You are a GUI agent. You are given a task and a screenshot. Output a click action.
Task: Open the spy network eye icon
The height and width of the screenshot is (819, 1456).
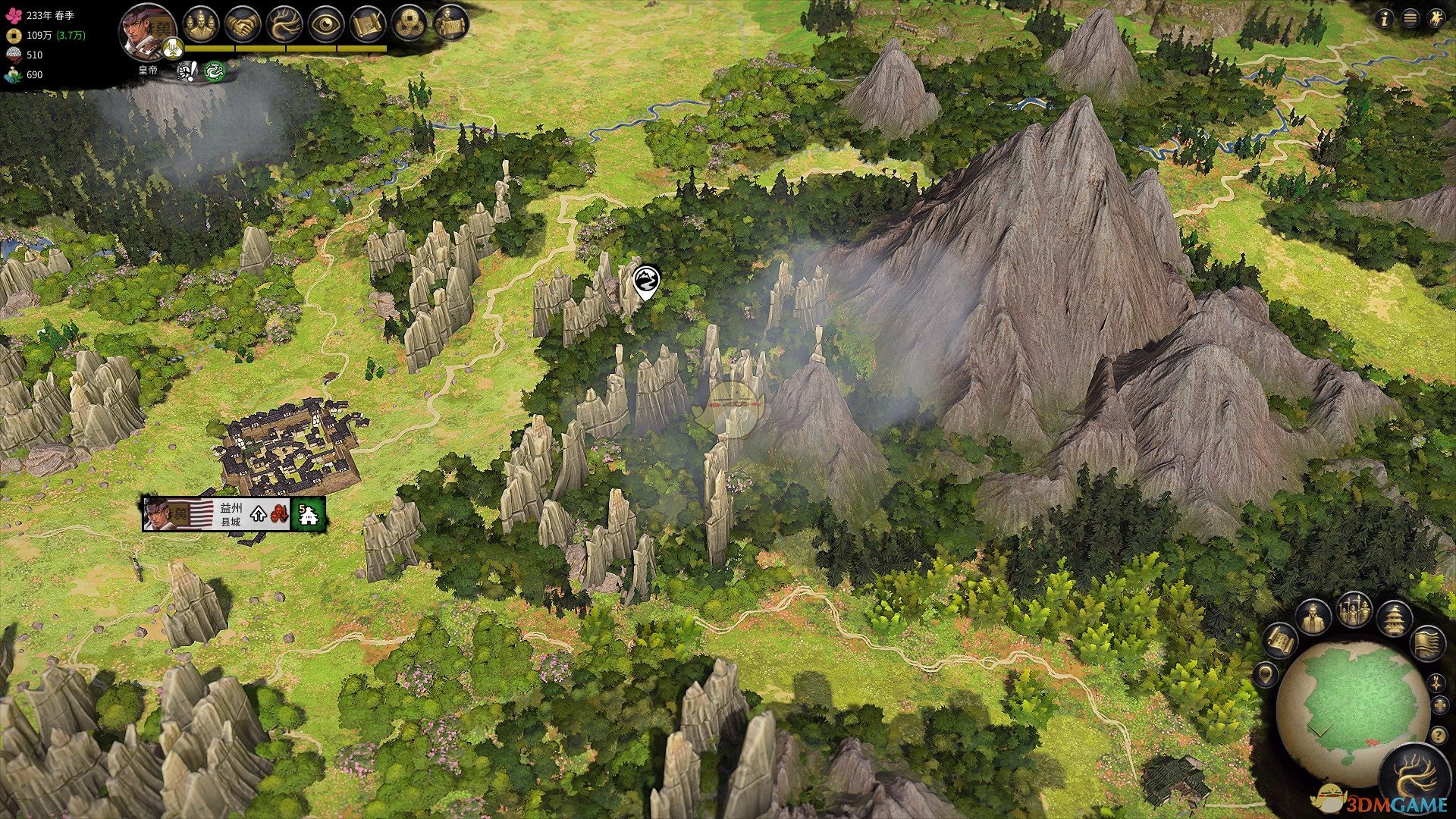point(327,24)
